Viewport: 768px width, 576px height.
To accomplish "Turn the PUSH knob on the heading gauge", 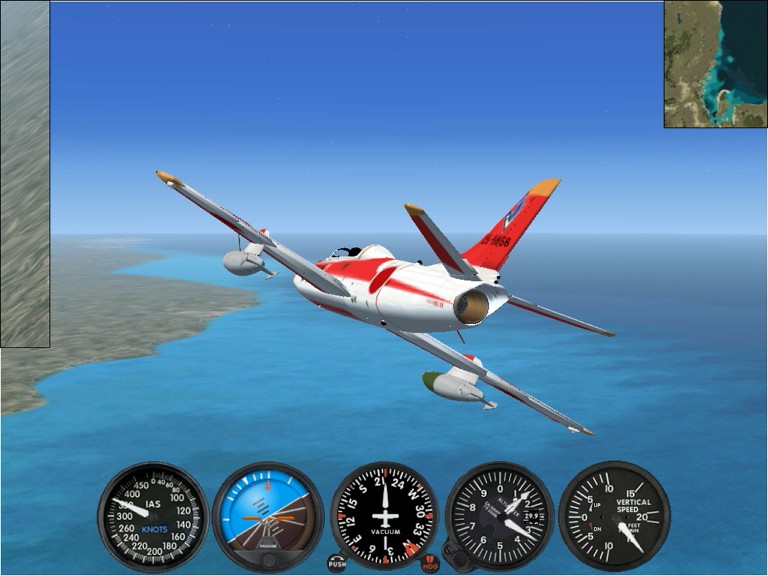I will click(337, 563).
